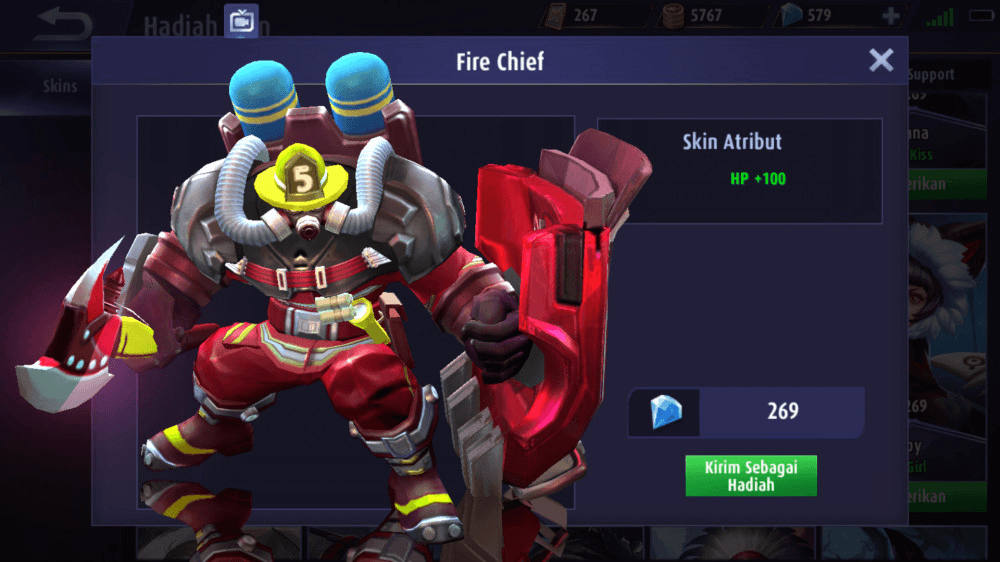Close the Fire Chief skin popup
Viewport: 1000px width, 562px height.
click(881, 61)
